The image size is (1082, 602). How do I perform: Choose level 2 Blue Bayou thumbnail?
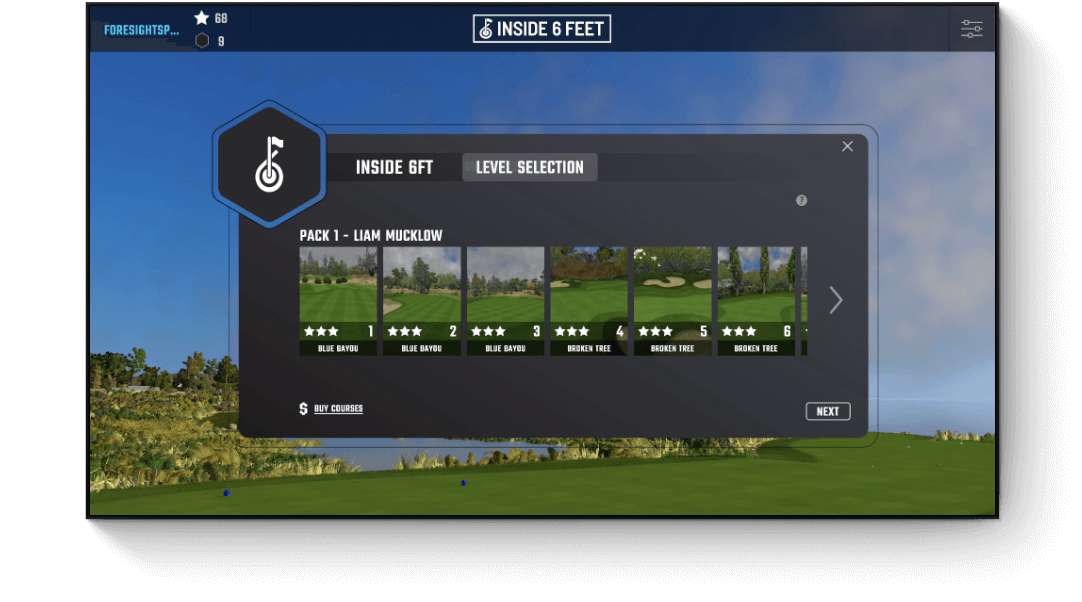point(422,295)
